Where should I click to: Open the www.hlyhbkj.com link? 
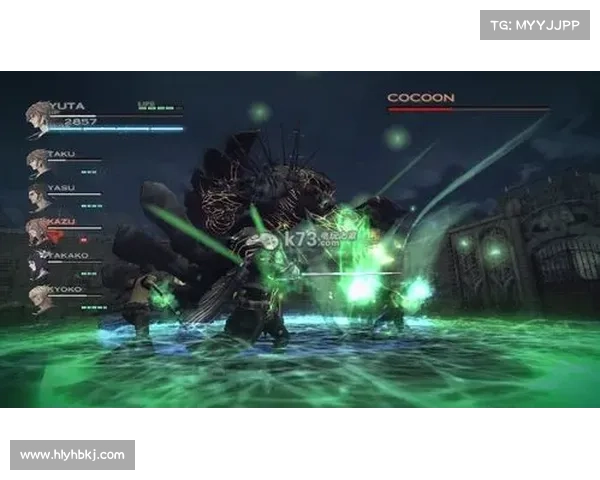coord(72,455)
